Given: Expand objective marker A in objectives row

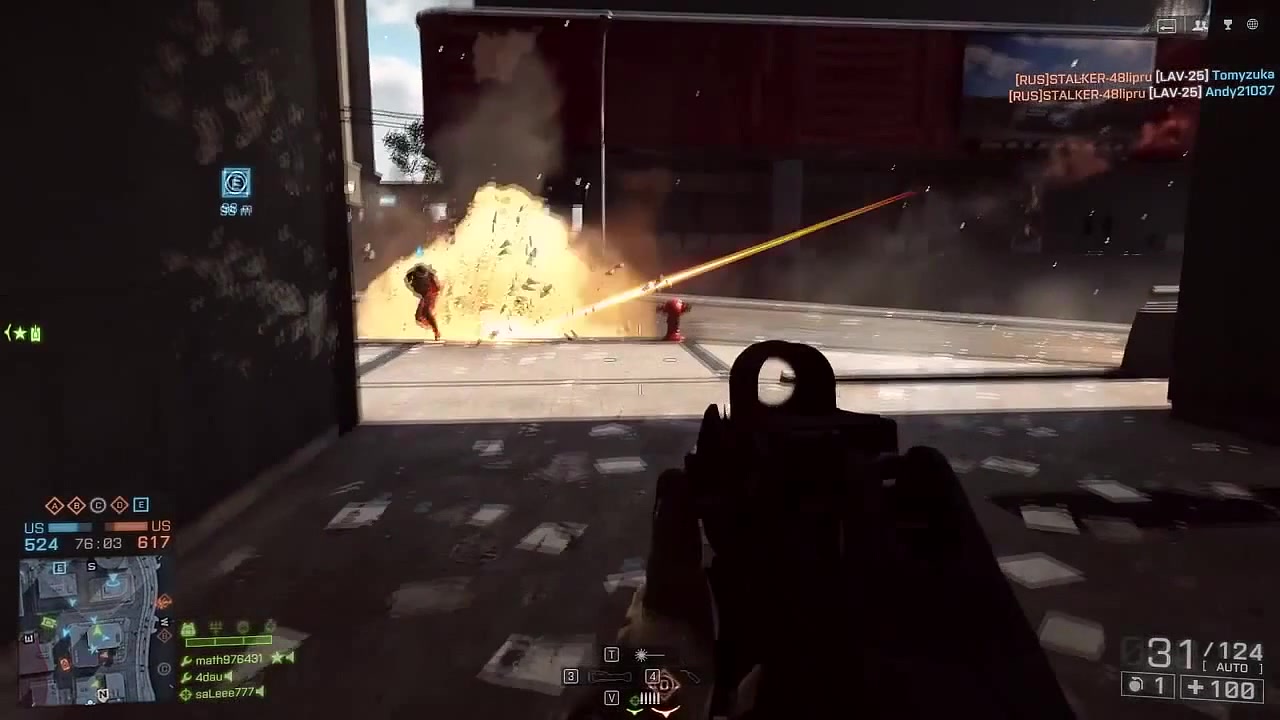Looking at the screenshot, I should pyautogui.click(x=54, y=506).
